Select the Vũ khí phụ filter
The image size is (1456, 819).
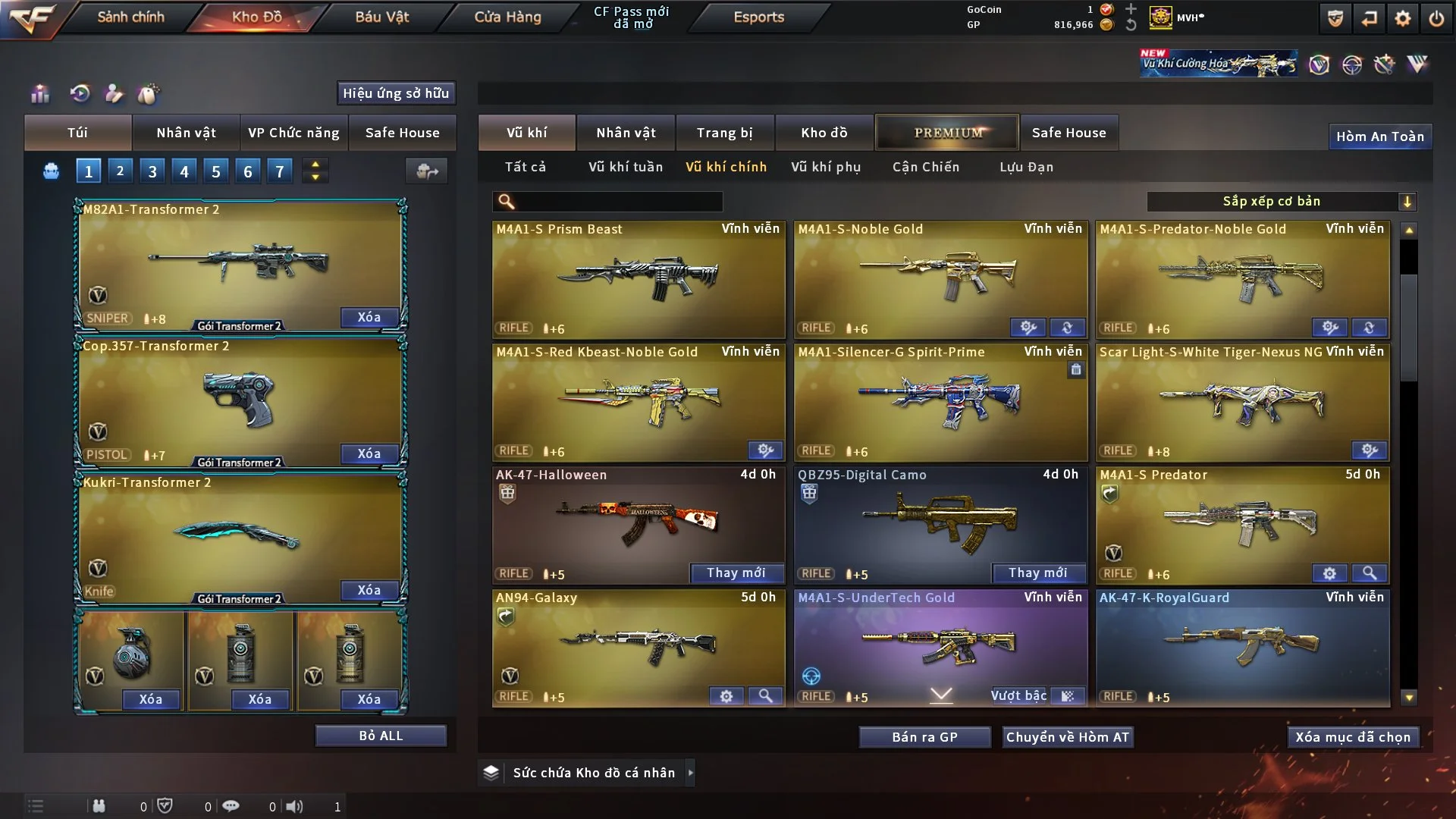[x=826, y=167]
